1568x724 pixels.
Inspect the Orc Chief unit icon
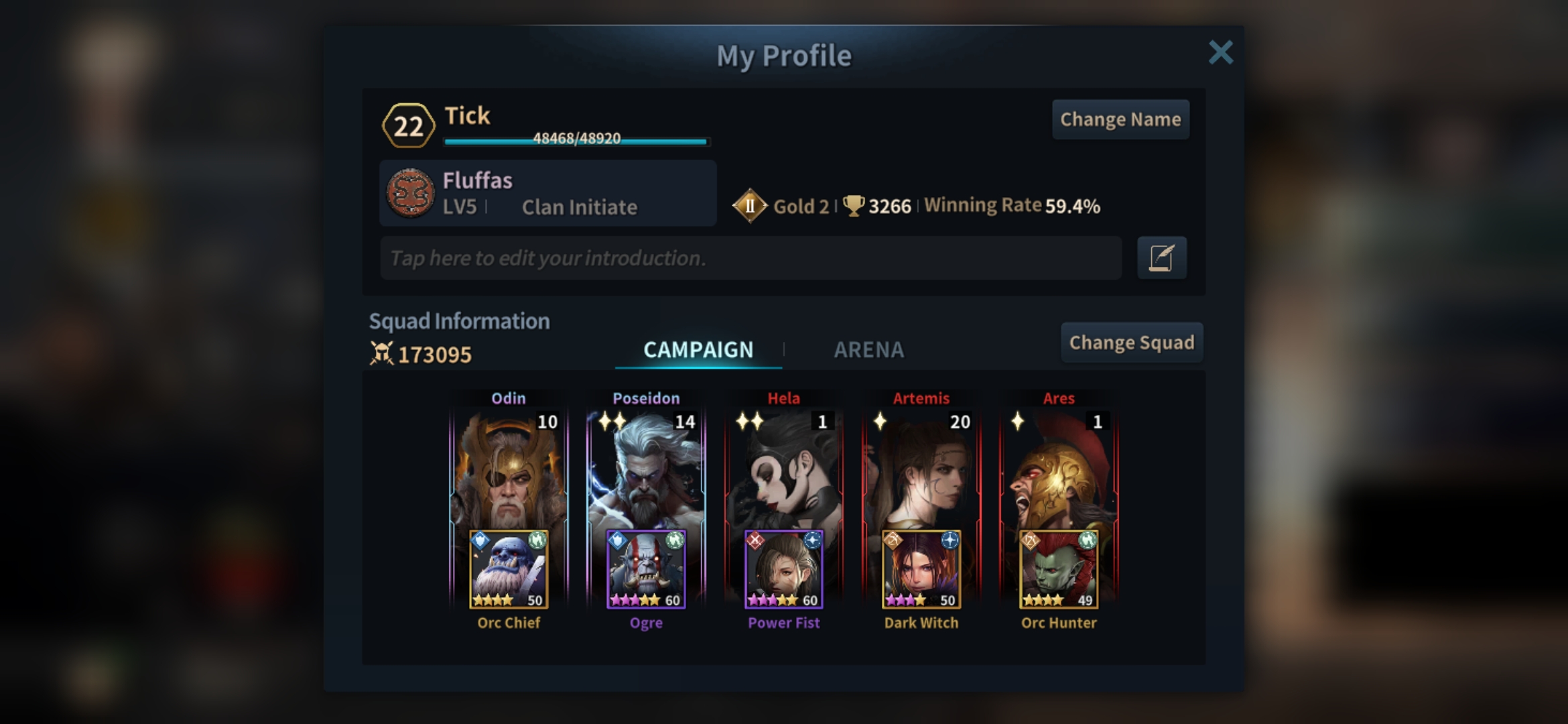[x=509, y=569]
